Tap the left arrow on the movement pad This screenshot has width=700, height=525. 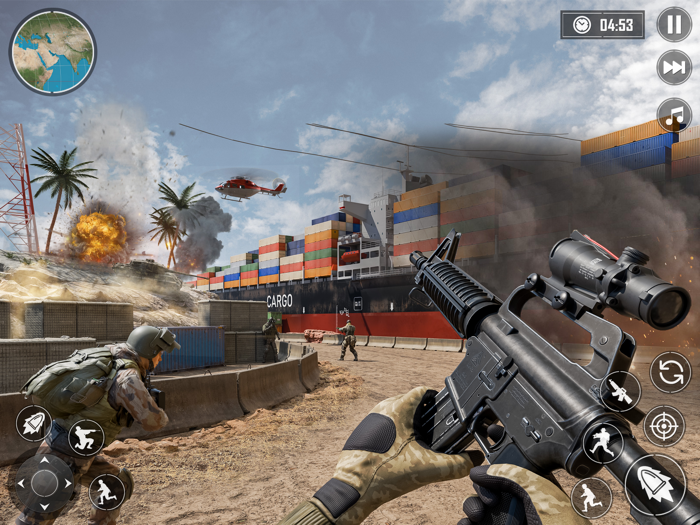pos(20,484)
